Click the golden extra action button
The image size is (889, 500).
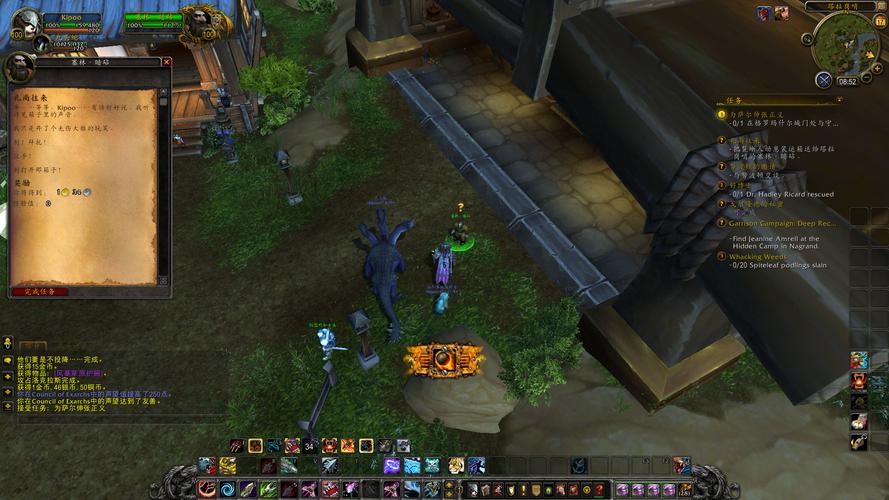click(x=444, y=359)
